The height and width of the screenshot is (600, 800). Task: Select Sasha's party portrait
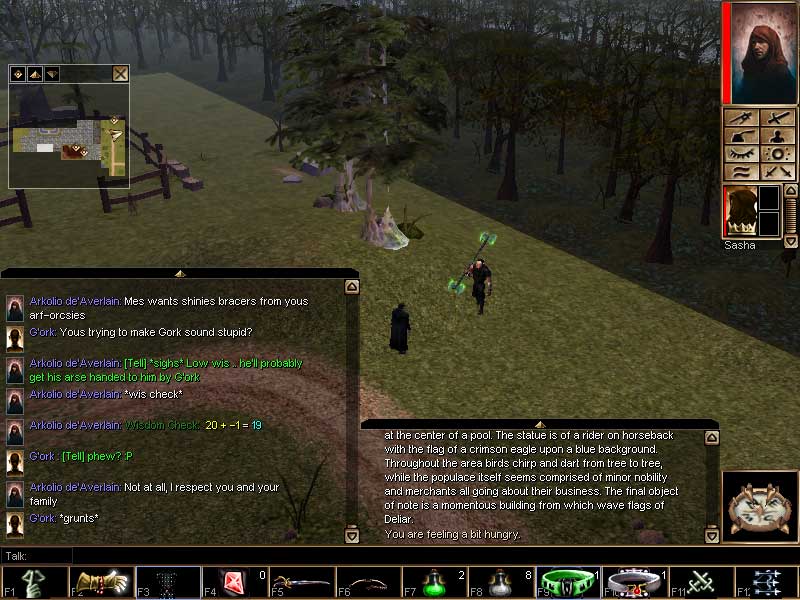coord(740,212)
